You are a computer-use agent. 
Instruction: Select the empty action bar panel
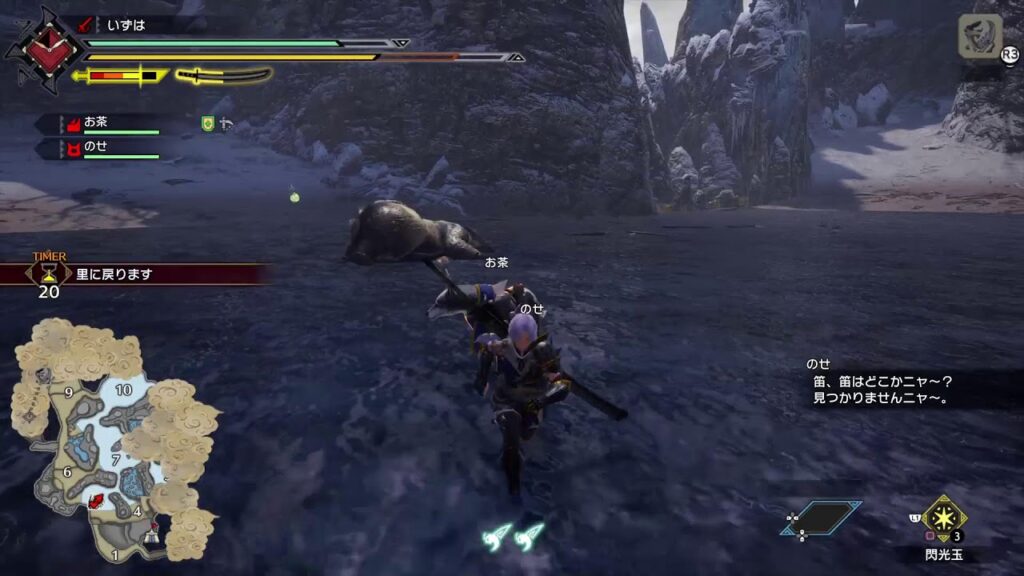tap(820, 519)
